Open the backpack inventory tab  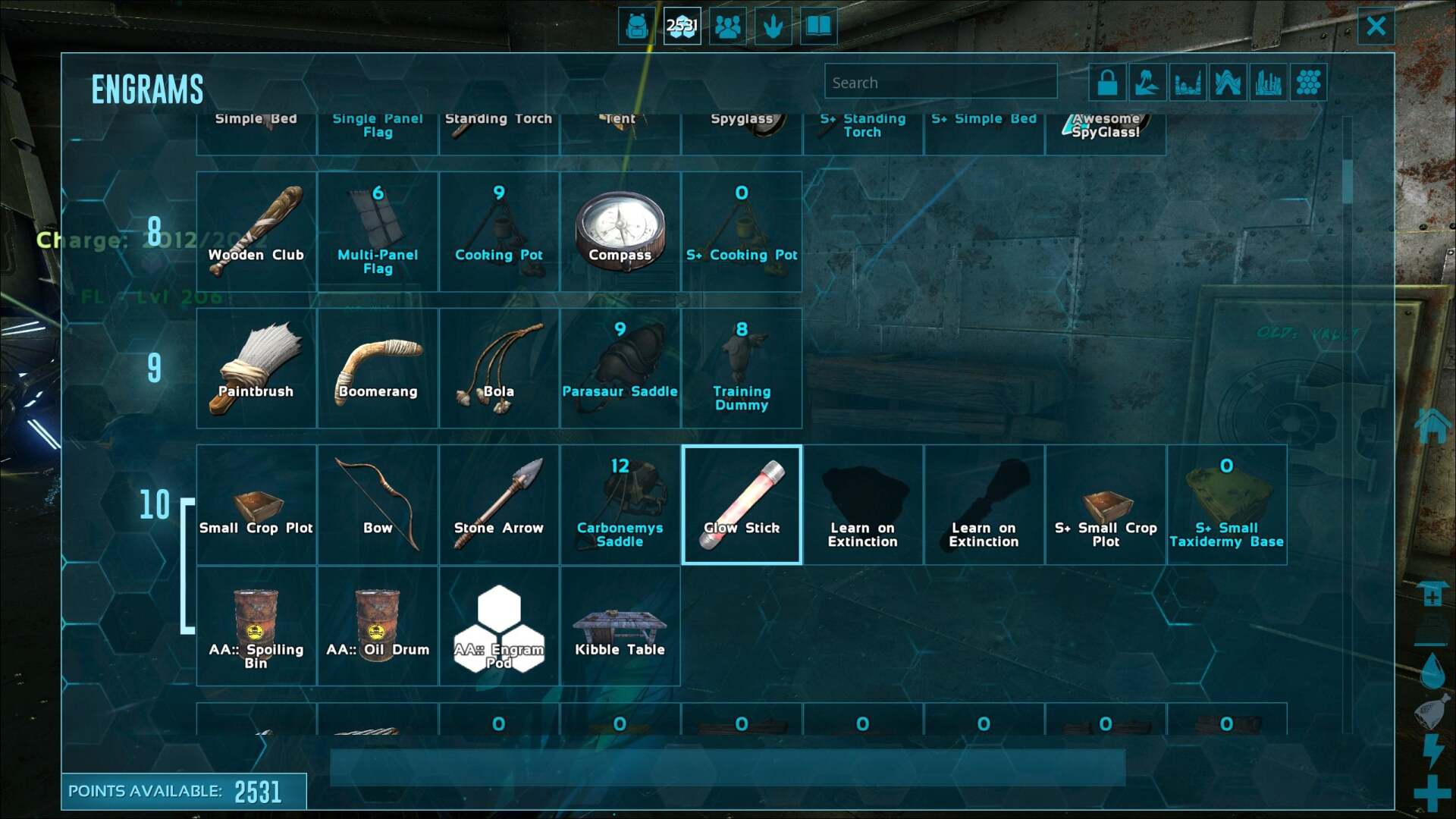pyautogui.click(x=637, y=27)
